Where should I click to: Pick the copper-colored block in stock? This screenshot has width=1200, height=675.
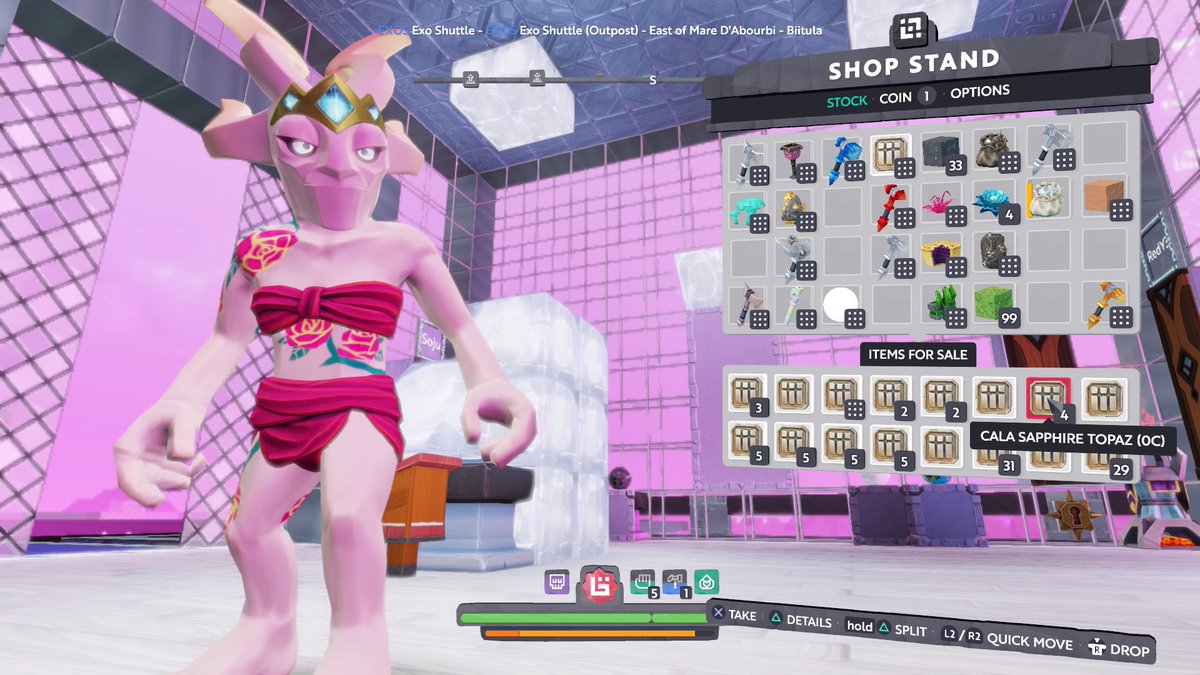[1106, 199]
